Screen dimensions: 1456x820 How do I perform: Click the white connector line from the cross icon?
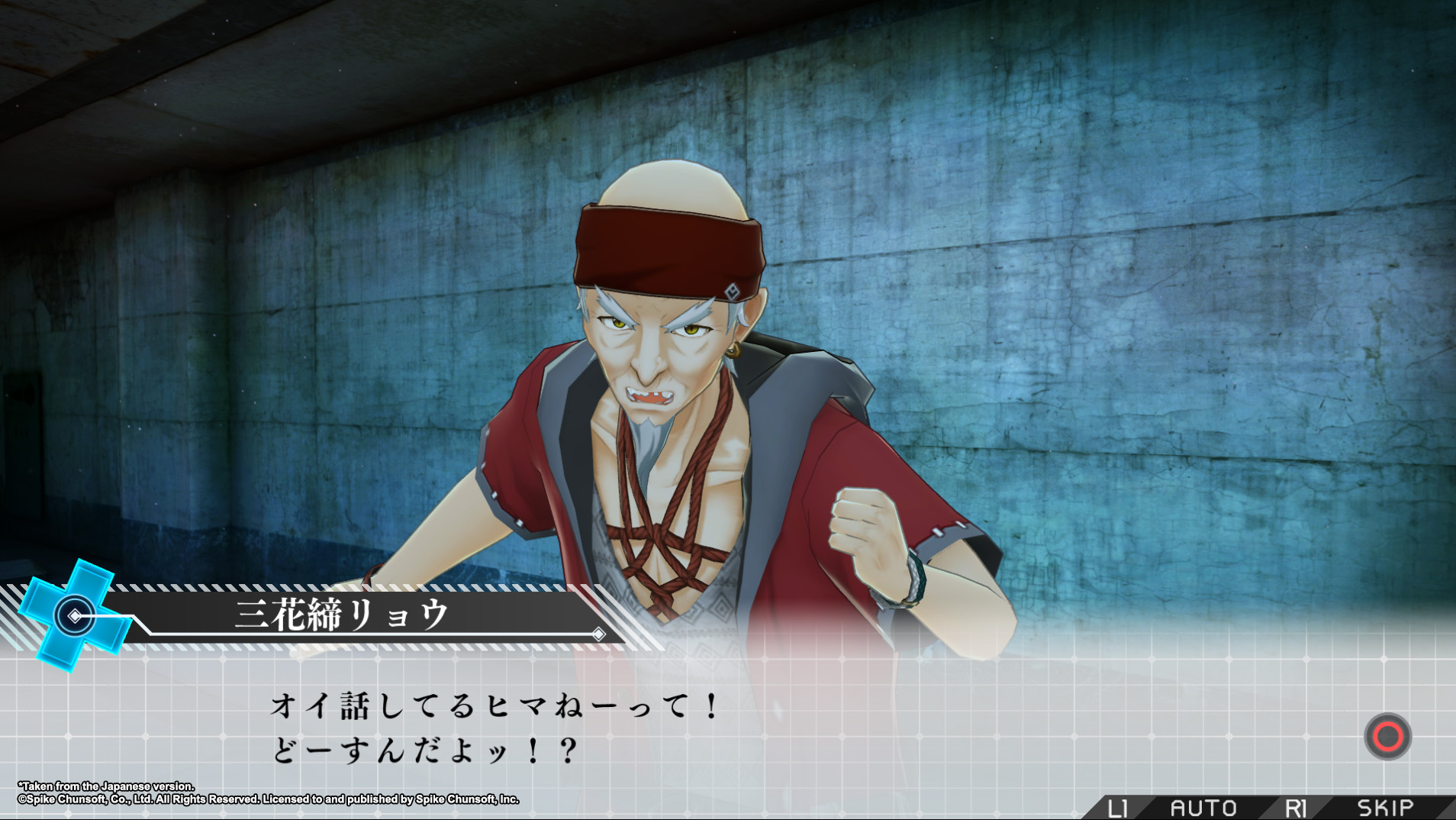[x=107, y=615]
